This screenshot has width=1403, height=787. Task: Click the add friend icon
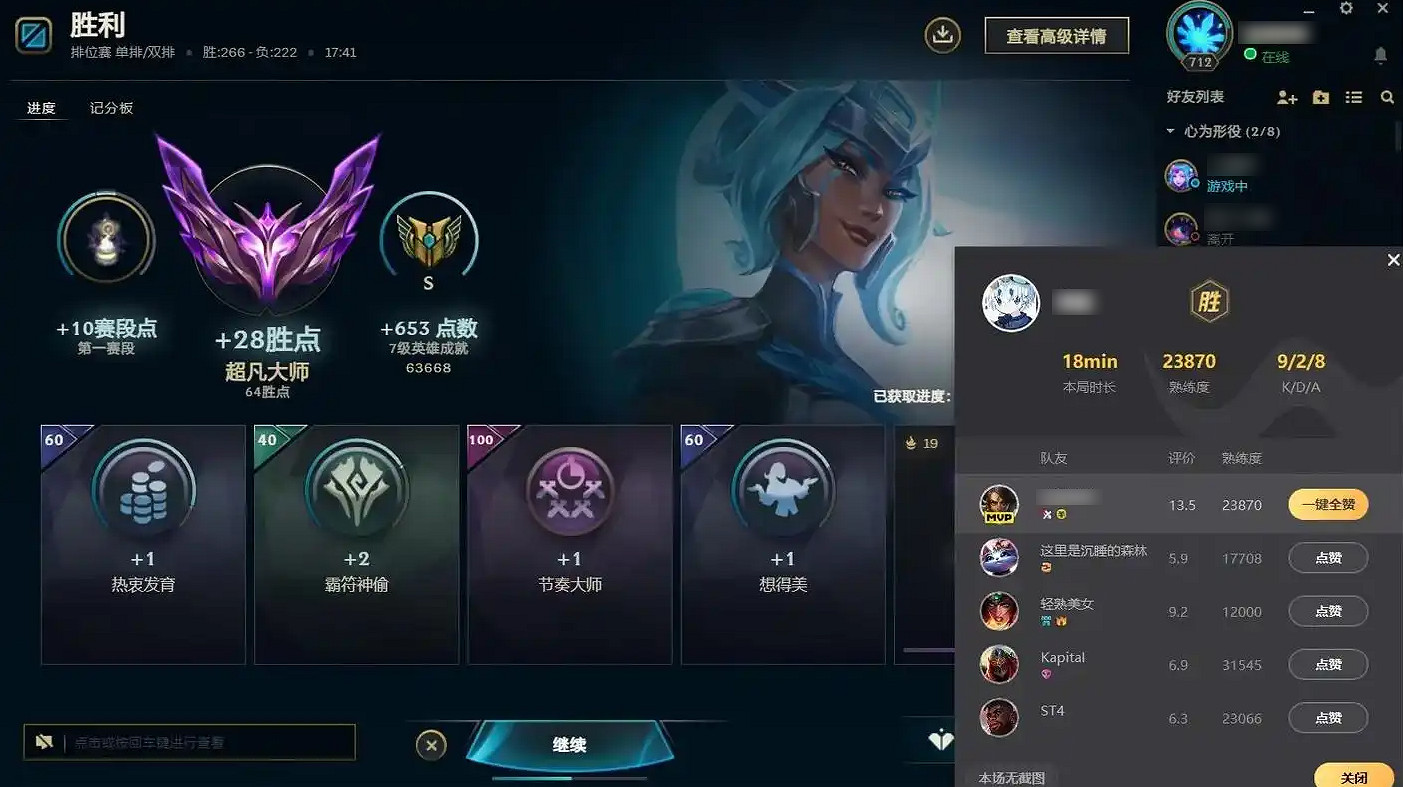click(1286, 97)
